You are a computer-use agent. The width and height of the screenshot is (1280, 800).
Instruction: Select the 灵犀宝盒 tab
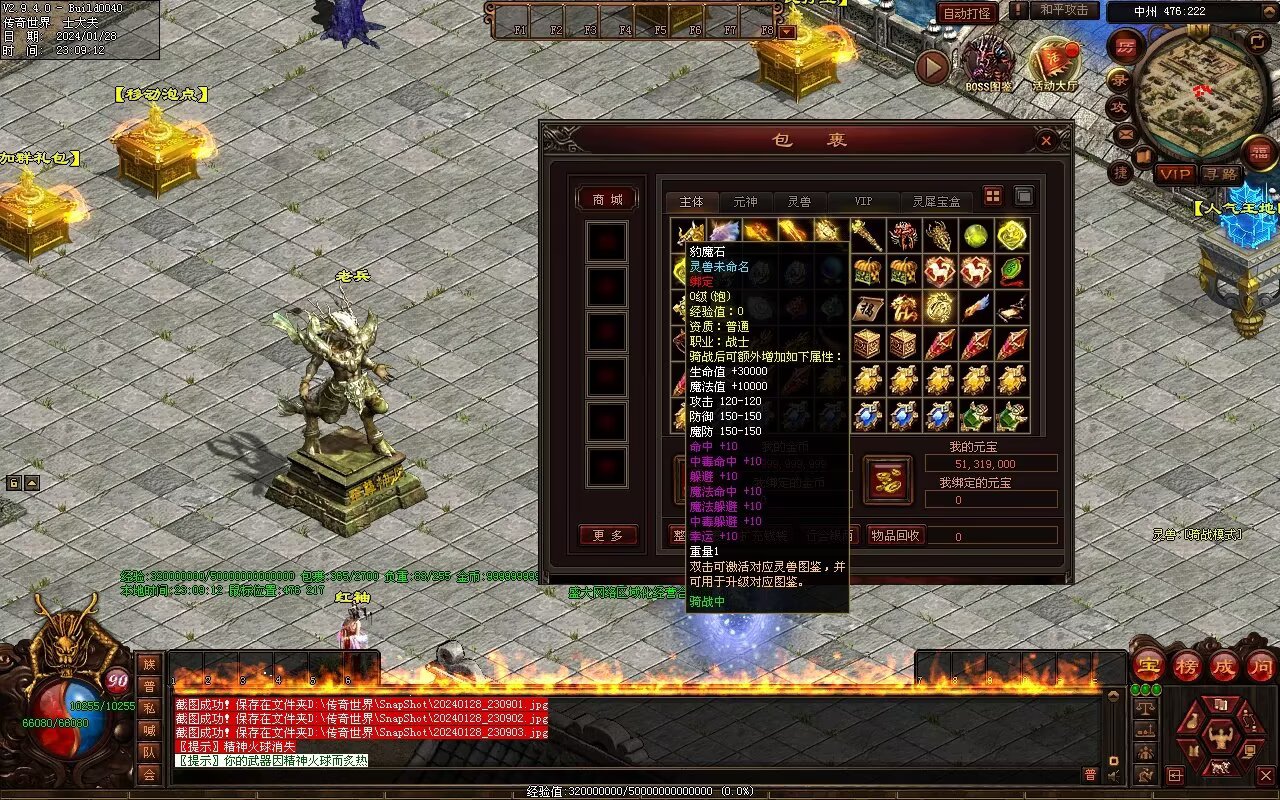(936, 202)
